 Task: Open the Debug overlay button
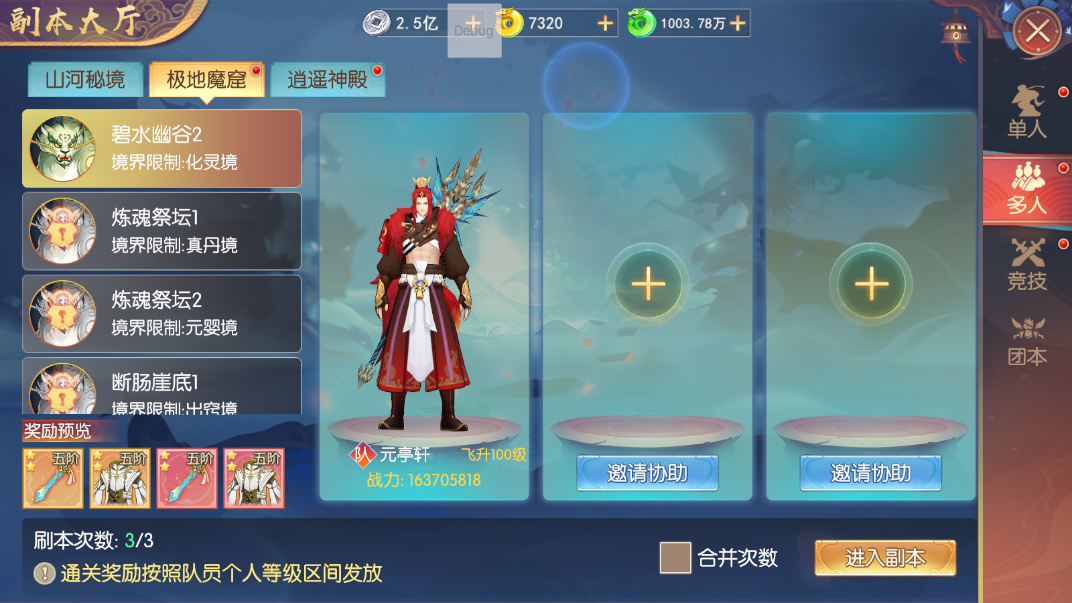click(474, 31)
